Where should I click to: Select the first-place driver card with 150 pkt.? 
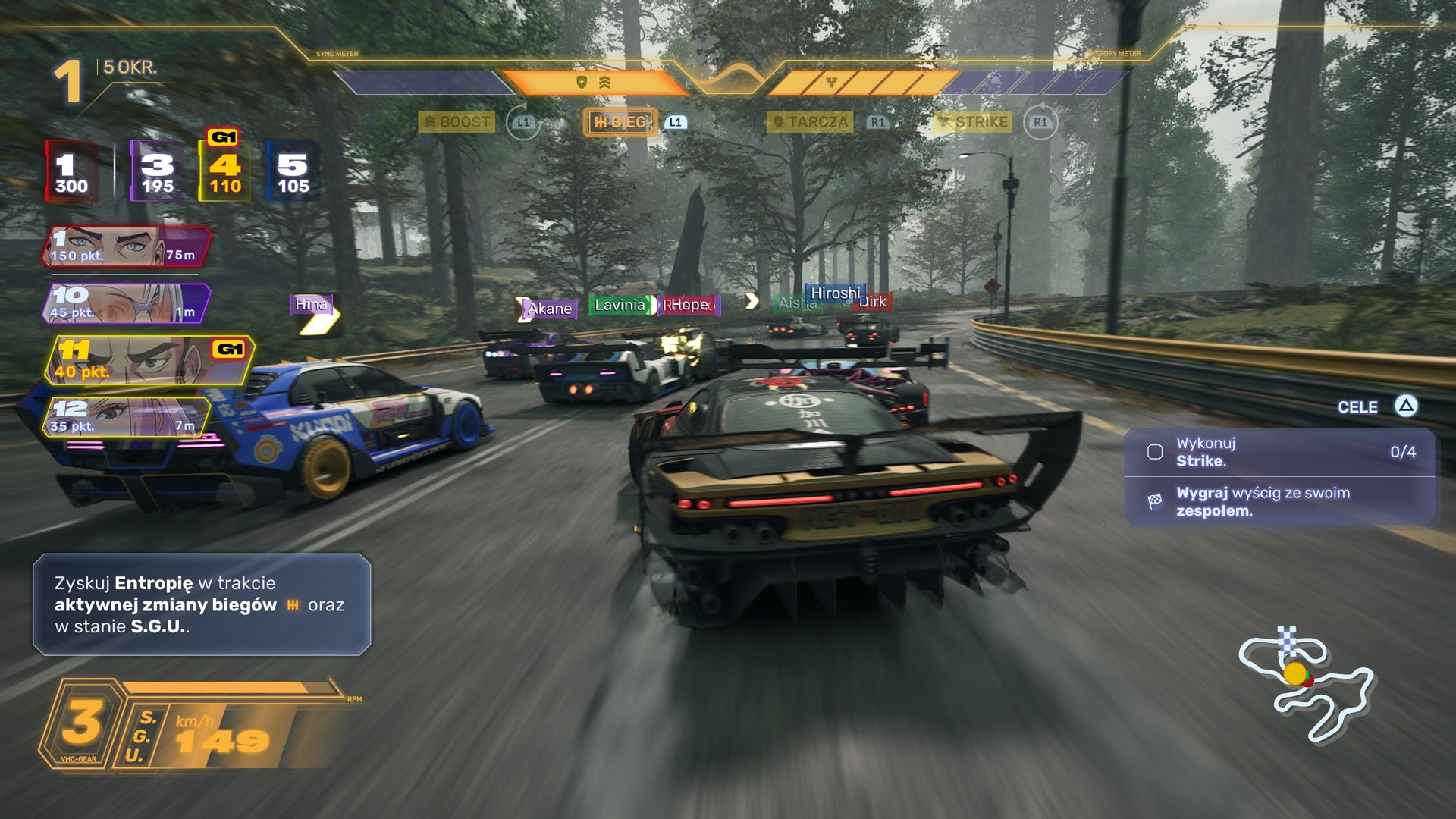click(x=125, y=246)
